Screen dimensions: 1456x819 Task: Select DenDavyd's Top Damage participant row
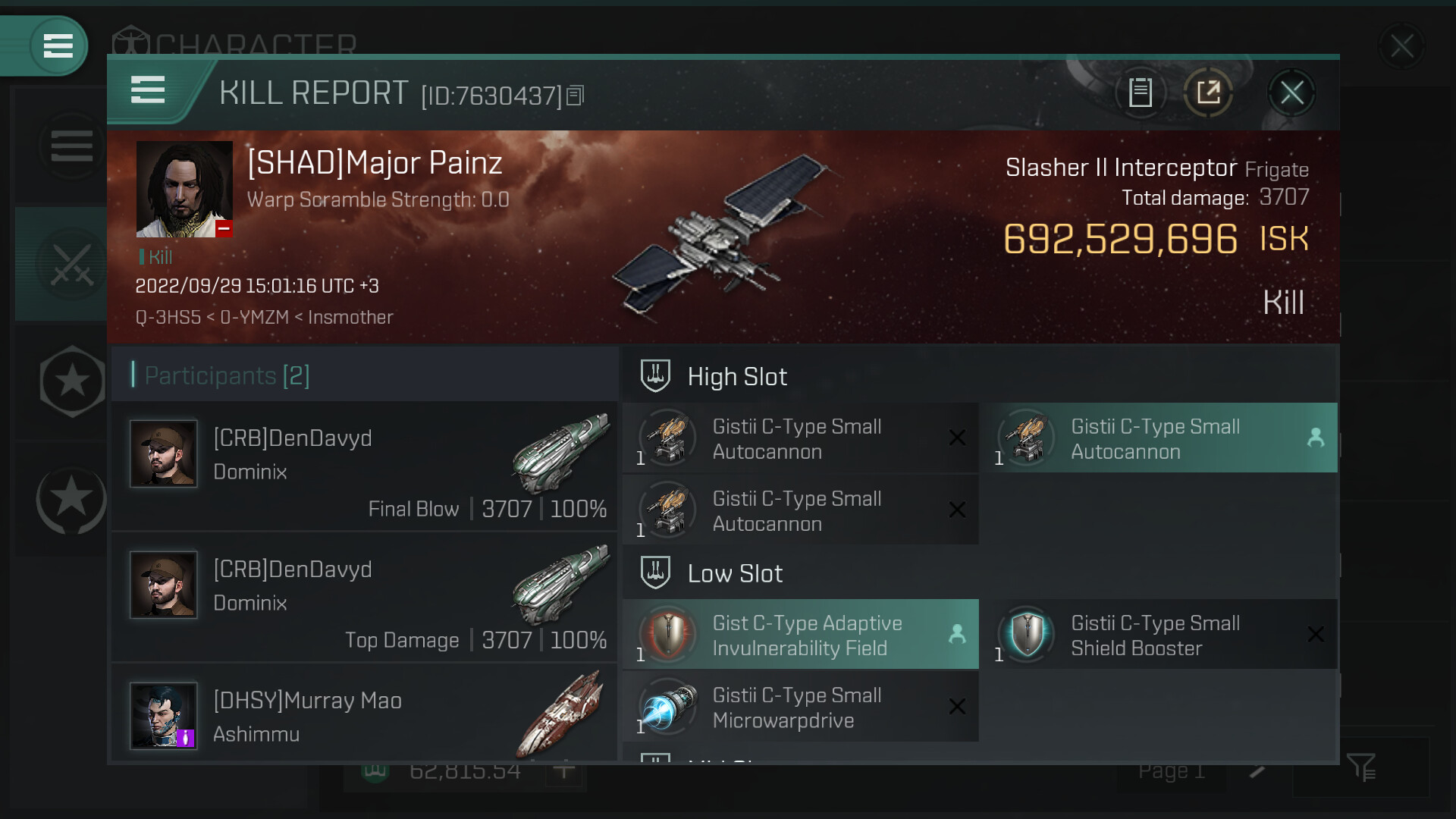[x=365, y=598]
